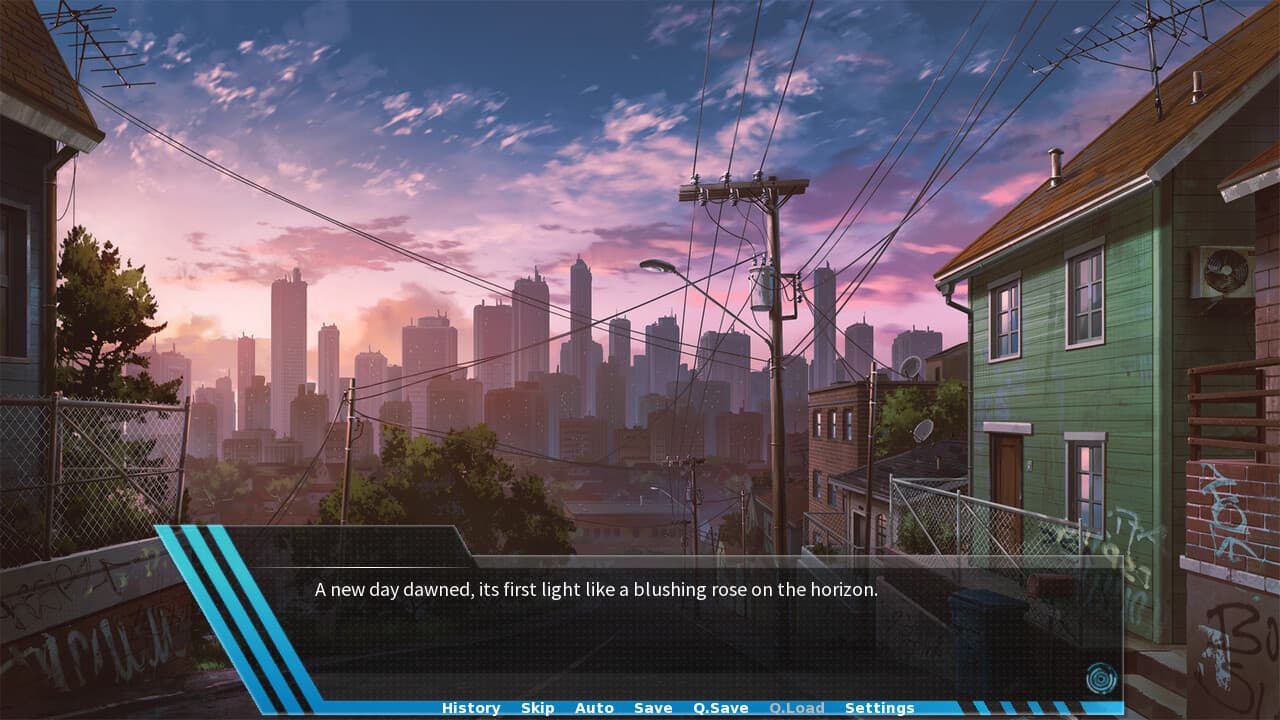Toggle Auto text advance
The width and height of the screenshot is (1280, 720).
(x=594, y=708)
